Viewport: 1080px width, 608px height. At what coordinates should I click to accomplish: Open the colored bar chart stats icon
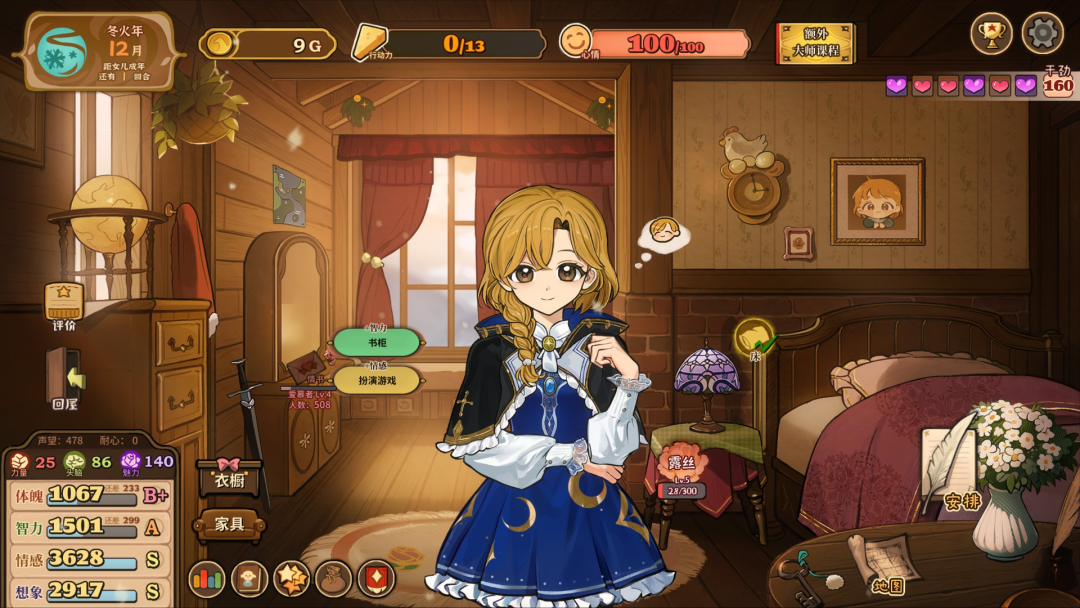[x=207, y=579]
